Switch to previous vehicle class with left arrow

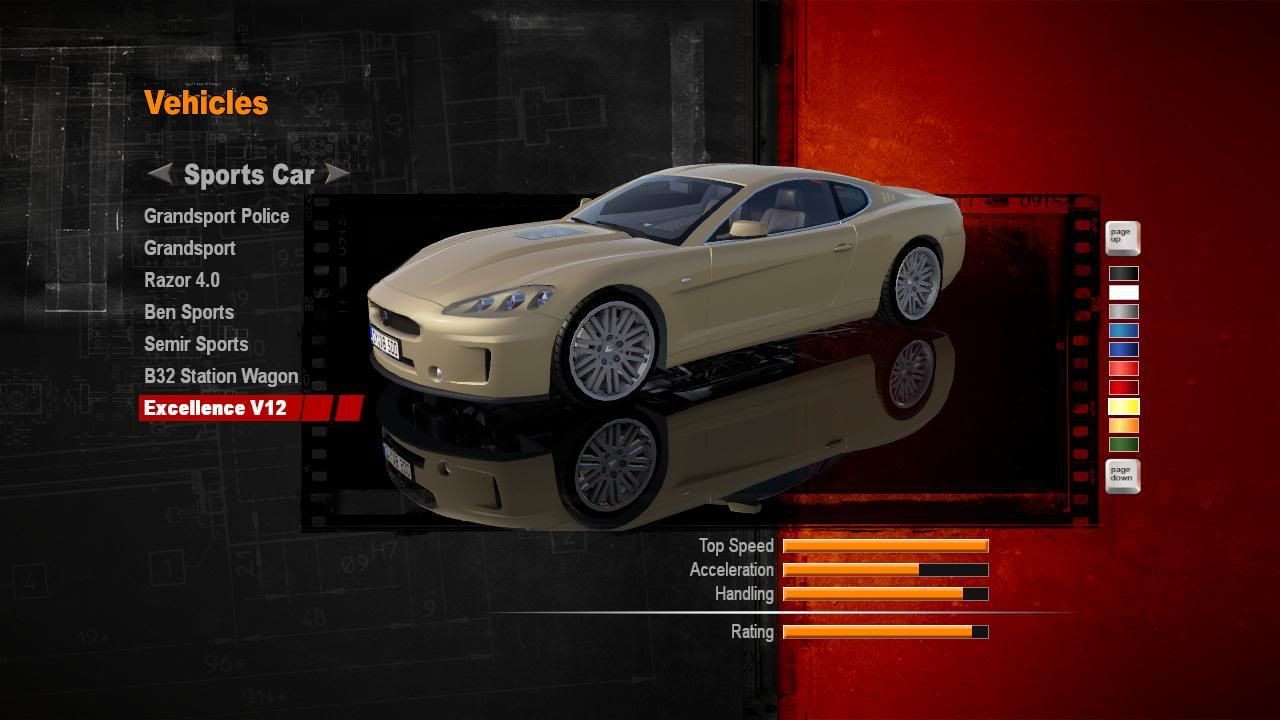160,174
